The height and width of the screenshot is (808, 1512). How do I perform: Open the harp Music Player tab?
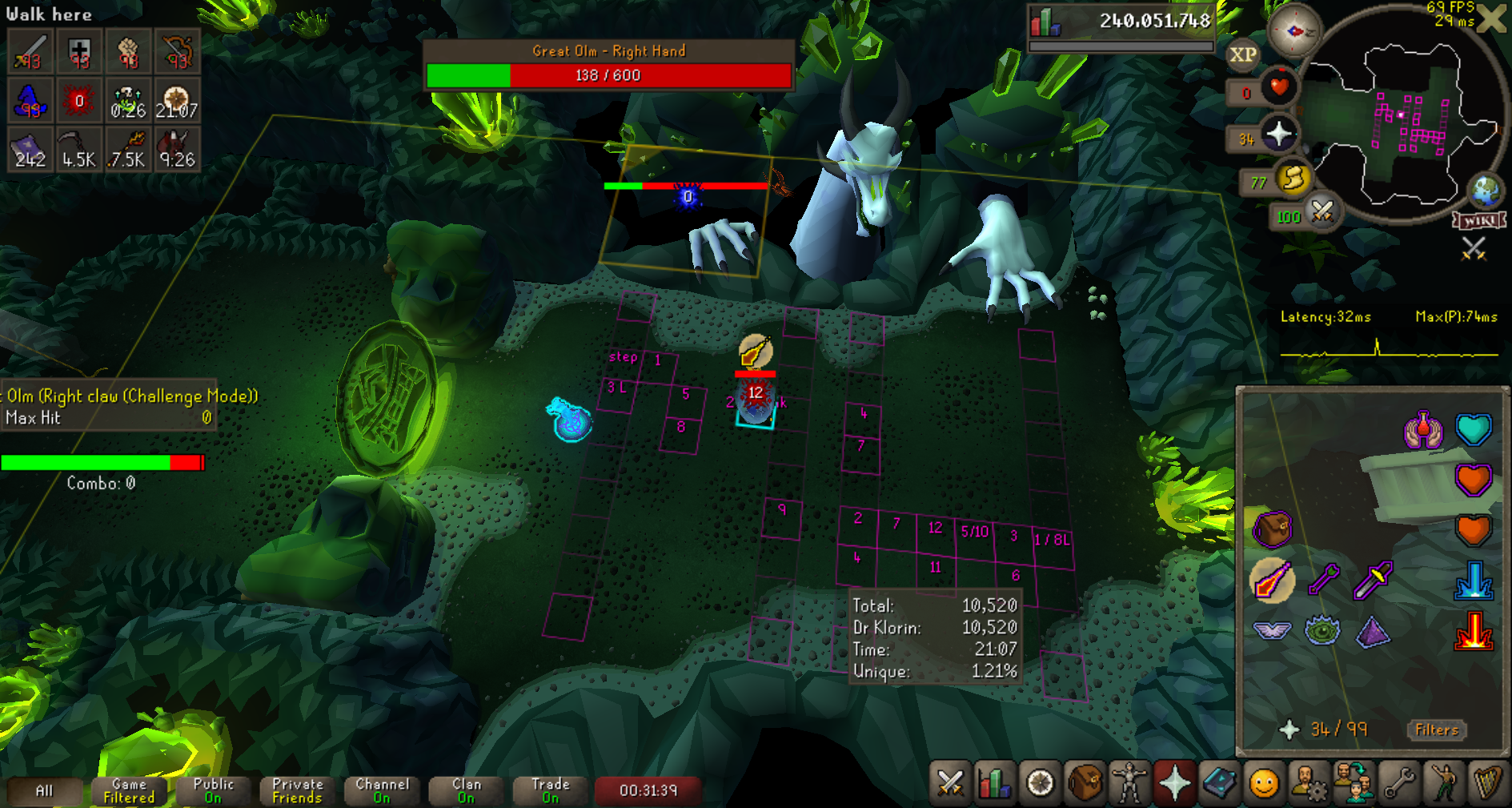point(1487,782)
